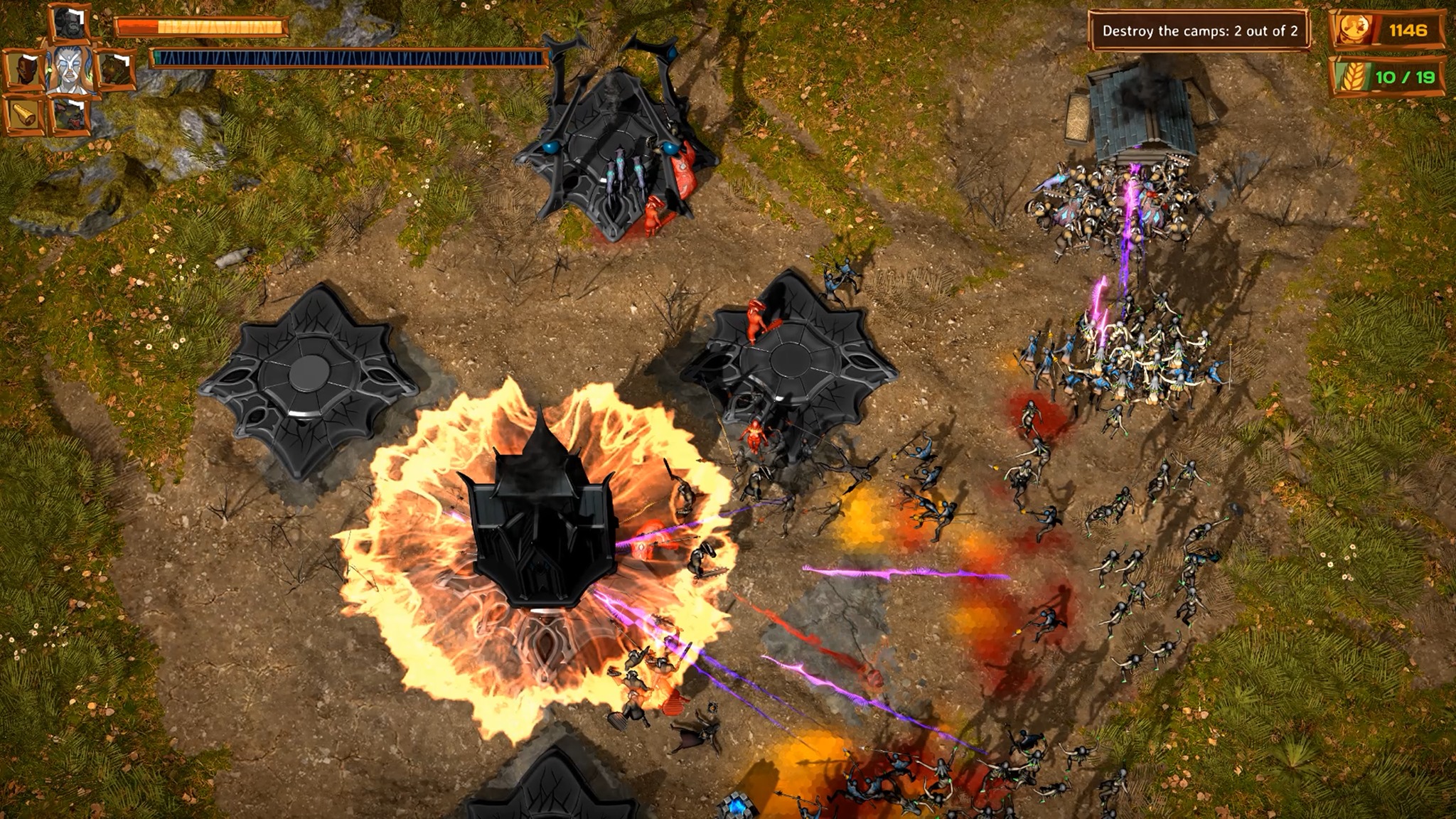The width and height of the screenshot is (1456, 819).
Task: Click the gold coin resource icon
Action: pos(1354,30)
